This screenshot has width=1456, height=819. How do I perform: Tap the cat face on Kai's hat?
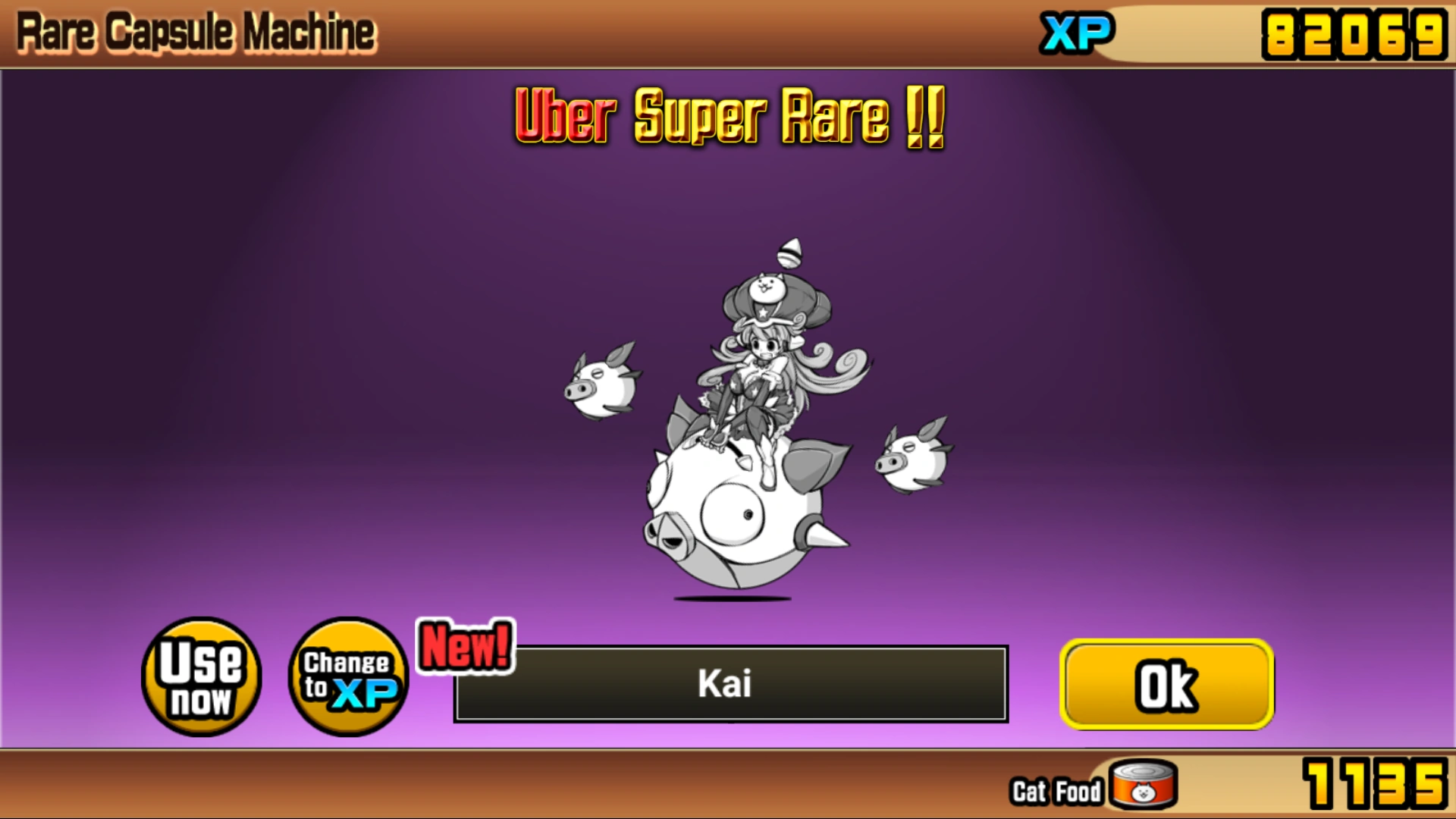click(767, 287)
